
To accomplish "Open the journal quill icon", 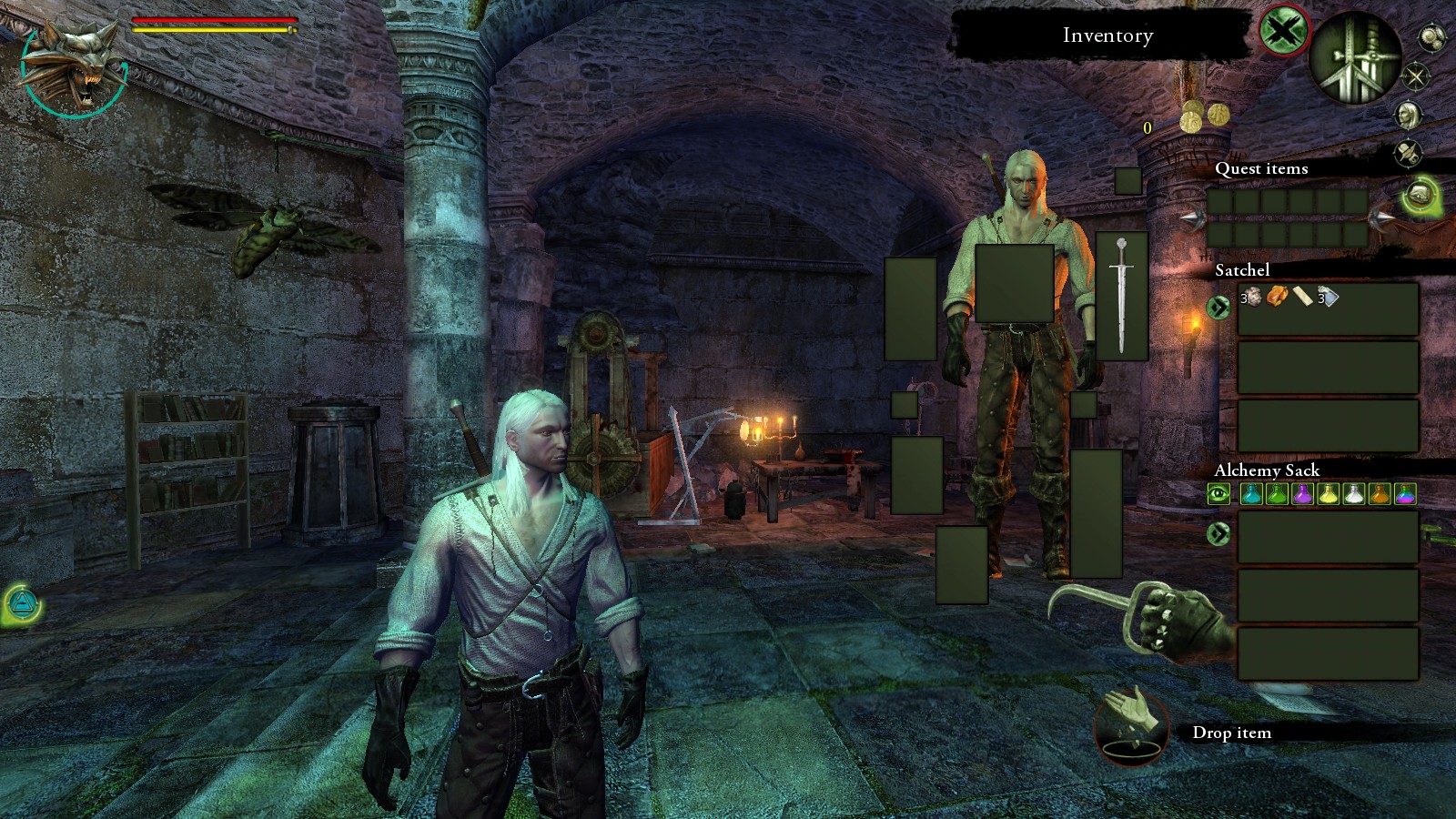I will (x=1409, y=152).
